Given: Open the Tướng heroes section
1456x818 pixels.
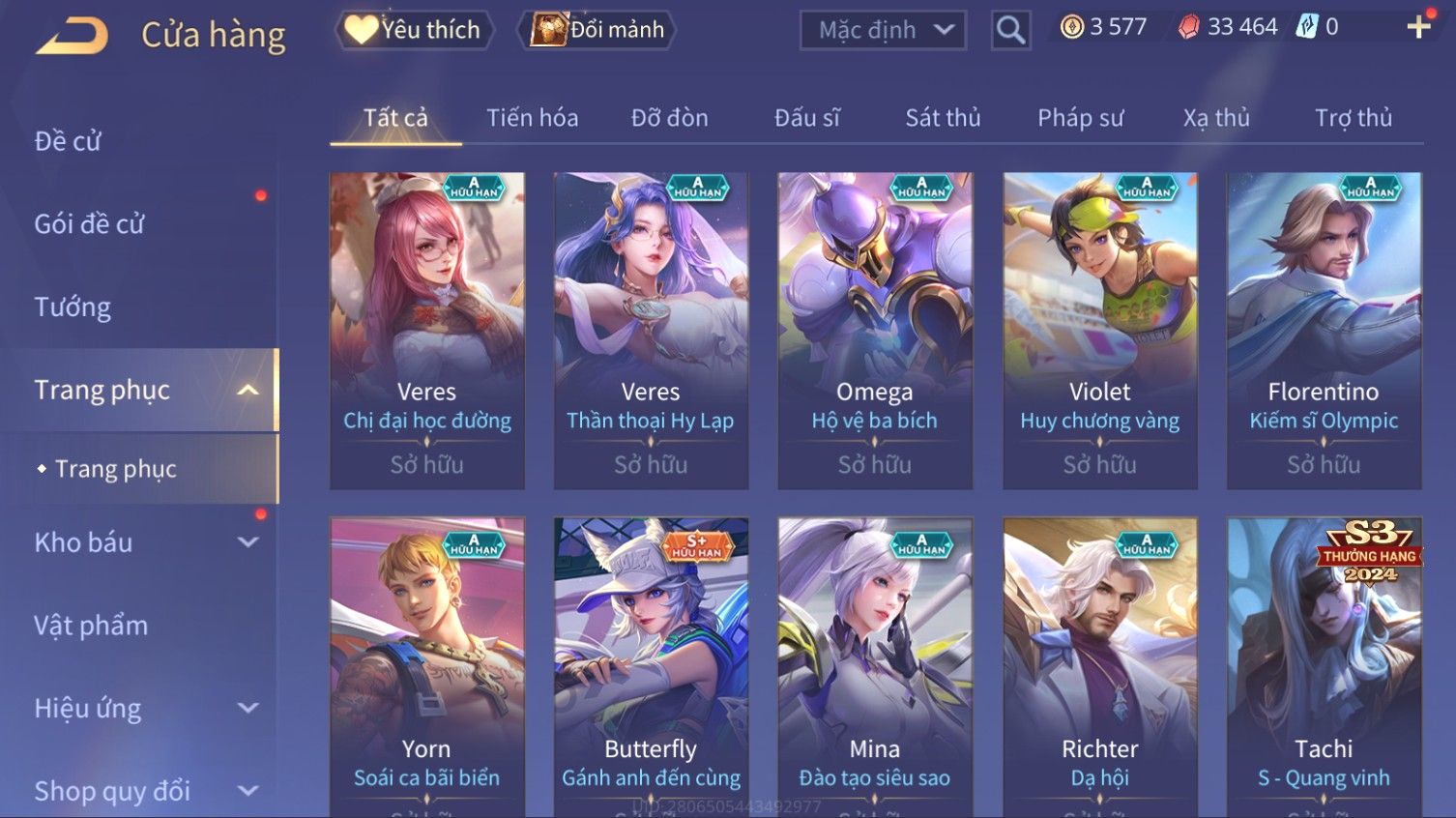Looking at the screenshot, I should tap(73, 307).
